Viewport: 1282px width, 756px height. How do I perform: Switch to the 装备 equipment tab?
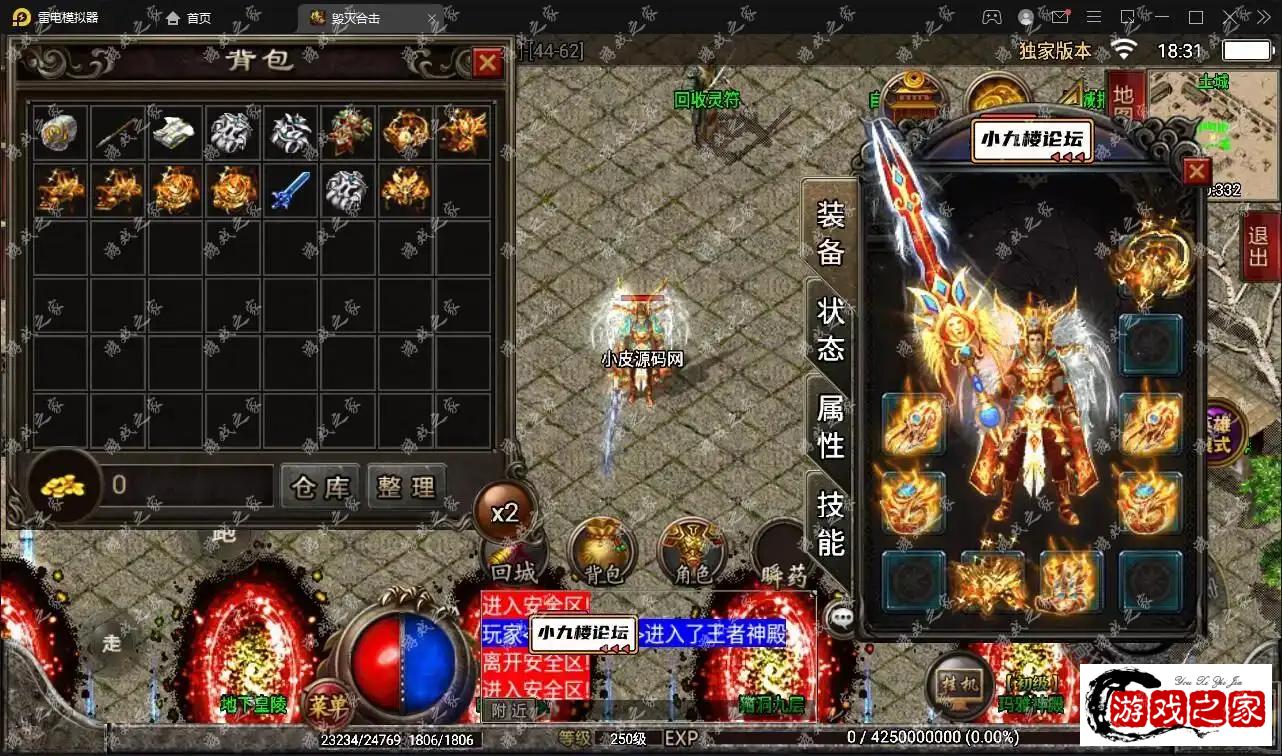[831, 235]
